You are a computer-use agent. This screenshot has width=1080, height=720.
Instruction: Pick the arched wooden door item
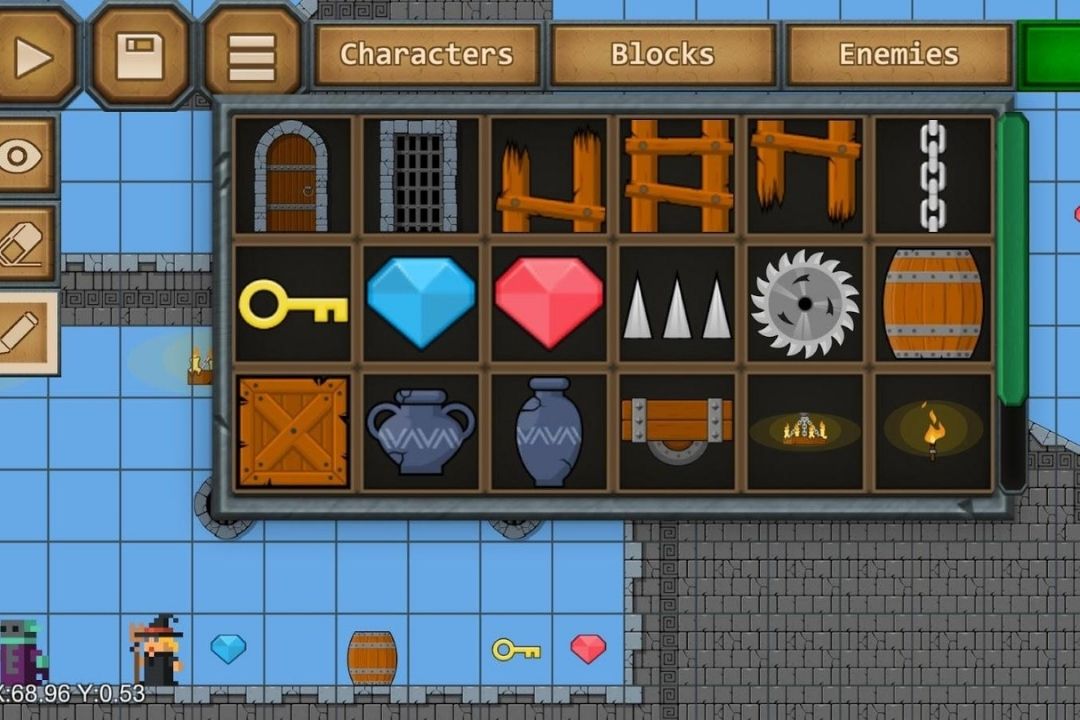pyautogui.click(x=292, y=177)
